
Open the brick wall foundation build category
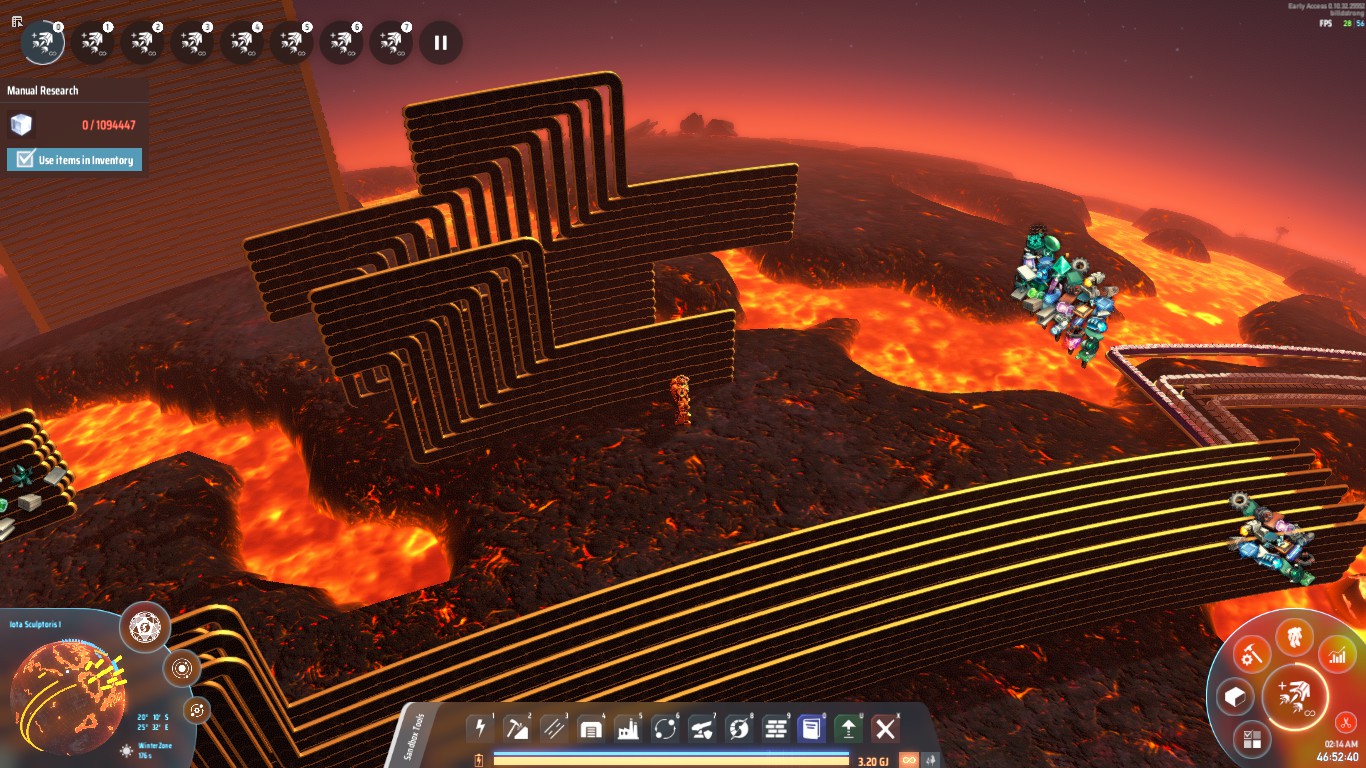775,728
